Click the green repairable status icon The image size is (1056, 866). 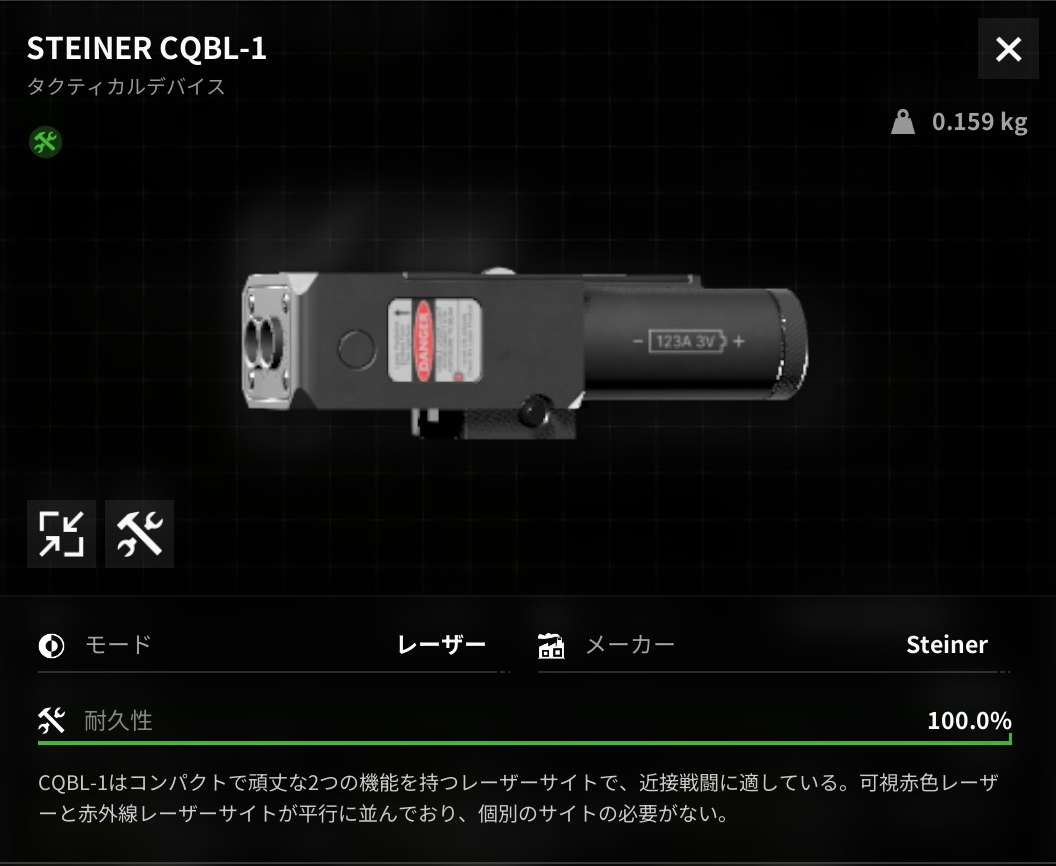click(x=45, y=141)
